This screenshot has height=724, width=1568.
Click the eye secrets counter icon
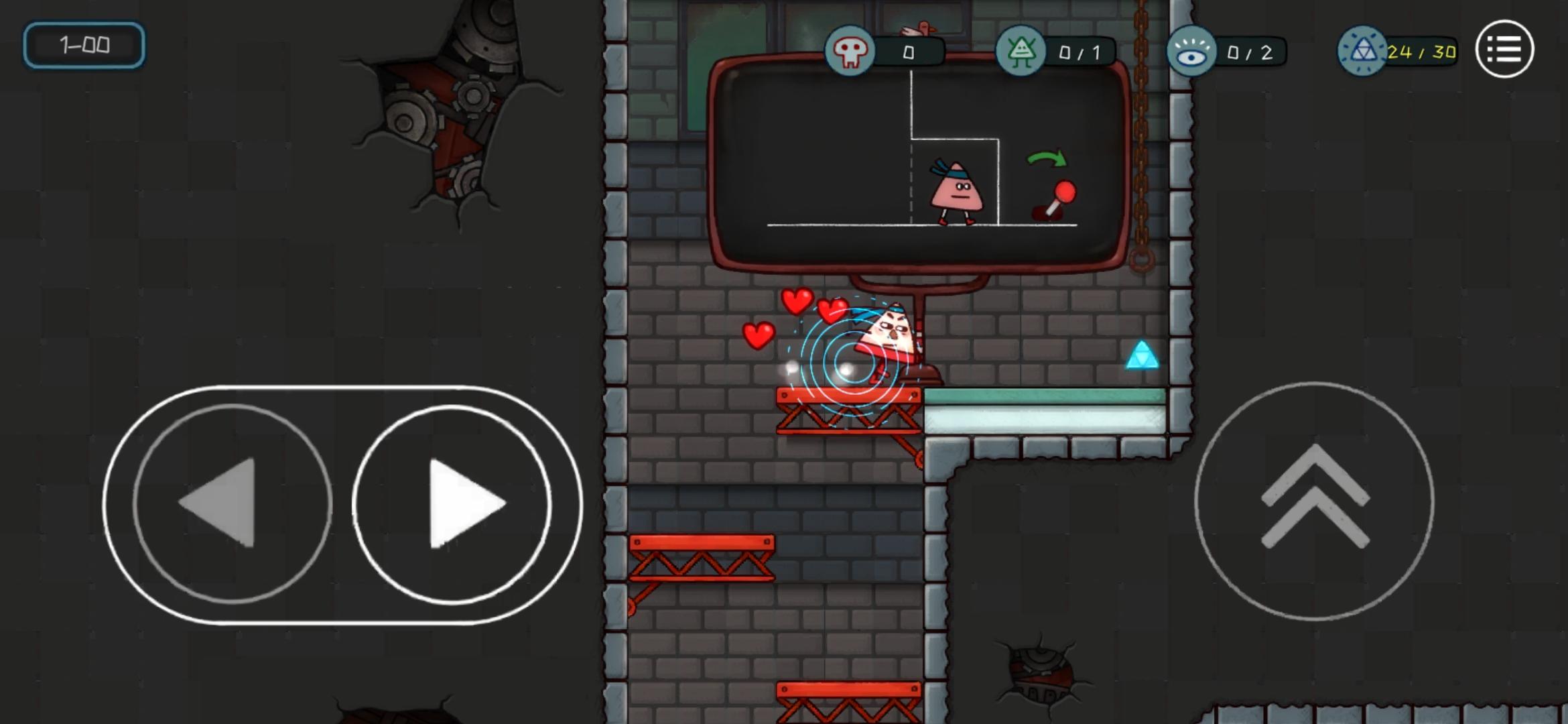[x=1193, y=50]
